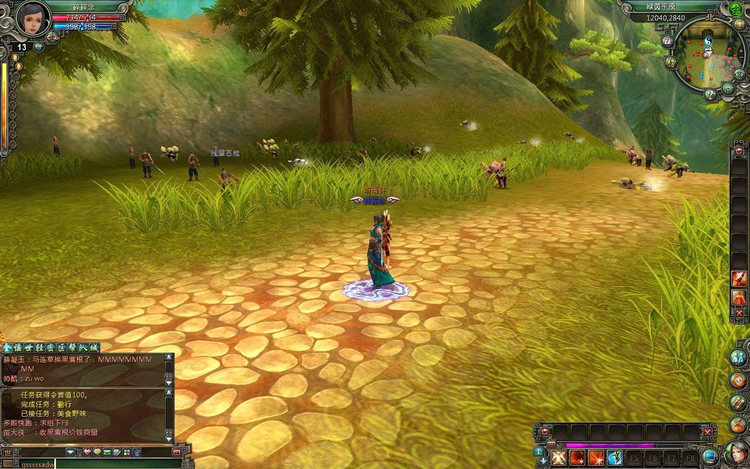The width and height of the screenshot is (750, 469).
Task: Use the red sword item on right bar
Action: (739, 278)
